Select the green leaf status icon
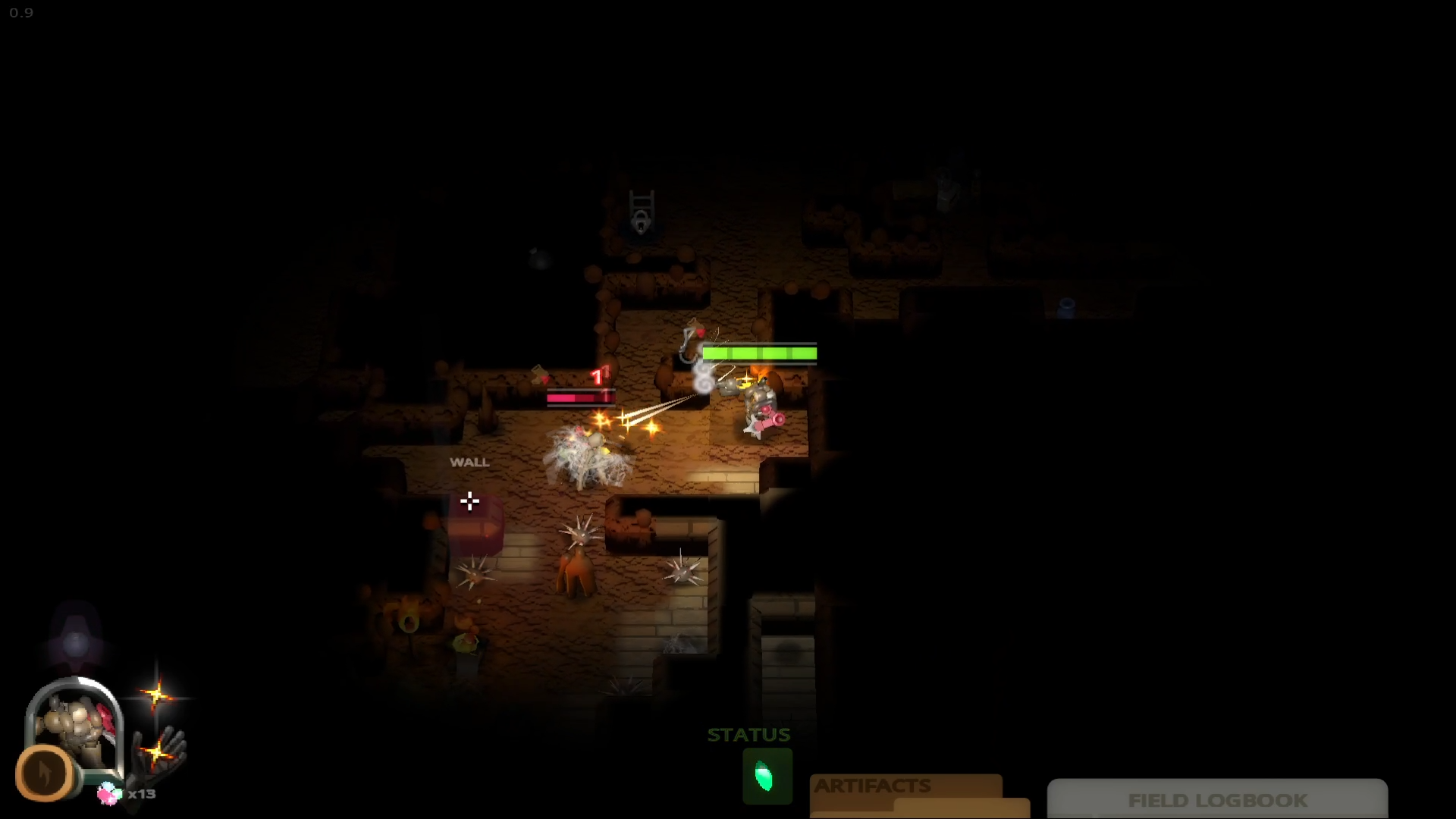1456x819 pixels. click(767, 777)
